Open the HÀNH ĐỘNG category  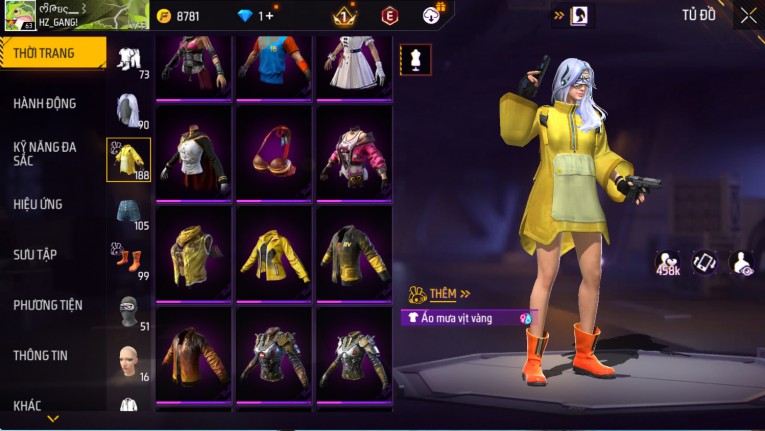click(45, 103)
